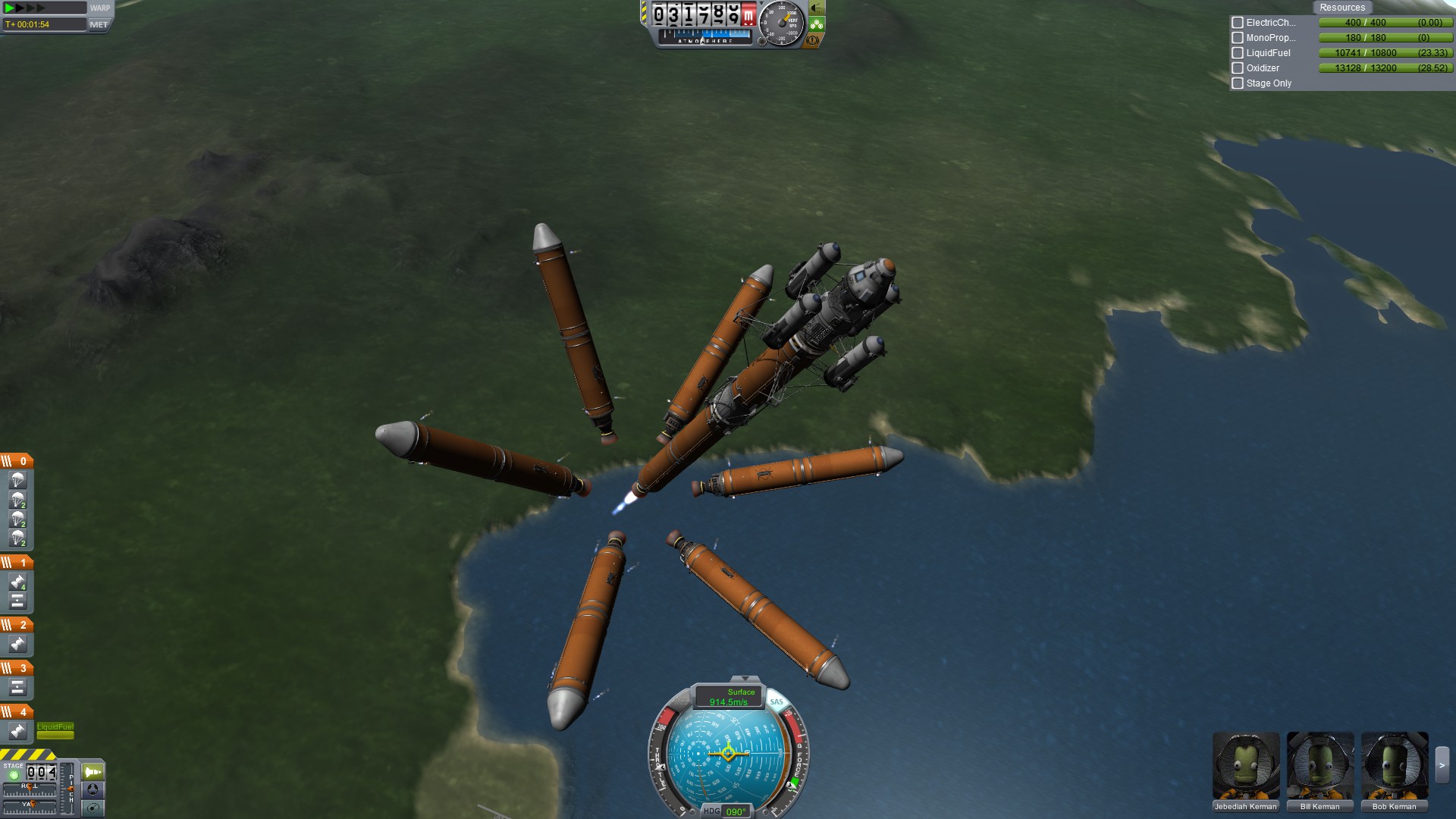This screenshot has width=1456, height=819.
Task: Switch to docking mode button
Action: tap(93, 789)
